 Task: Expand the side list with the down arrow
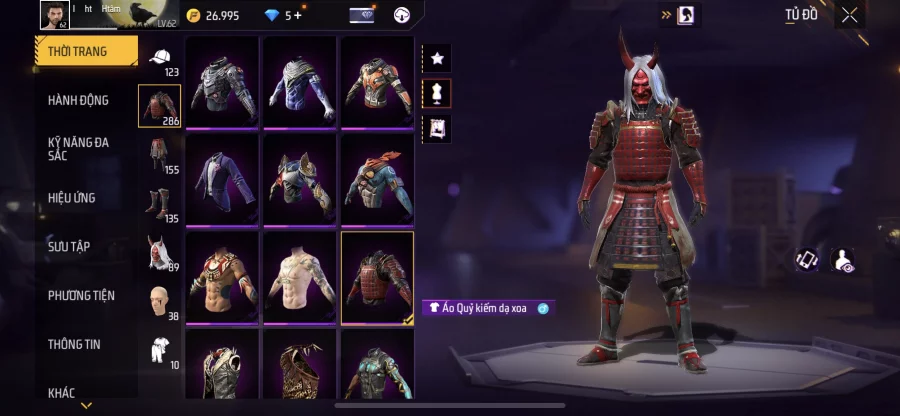coord(86,406)
